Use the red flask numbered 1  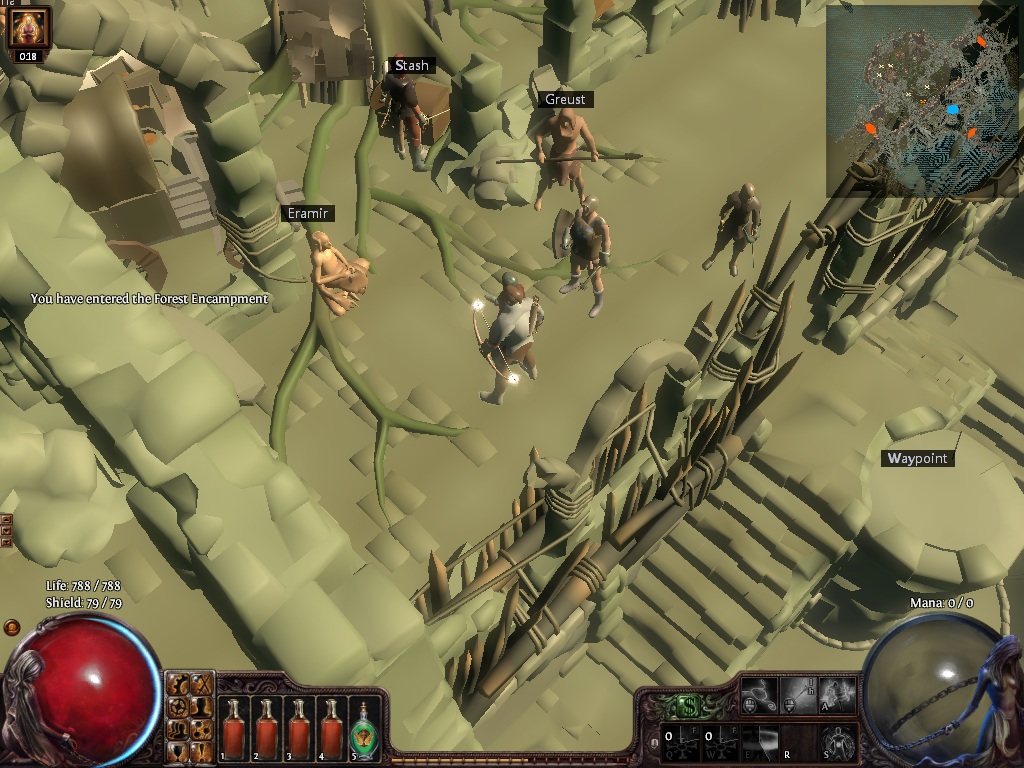(x=235, y=728)
